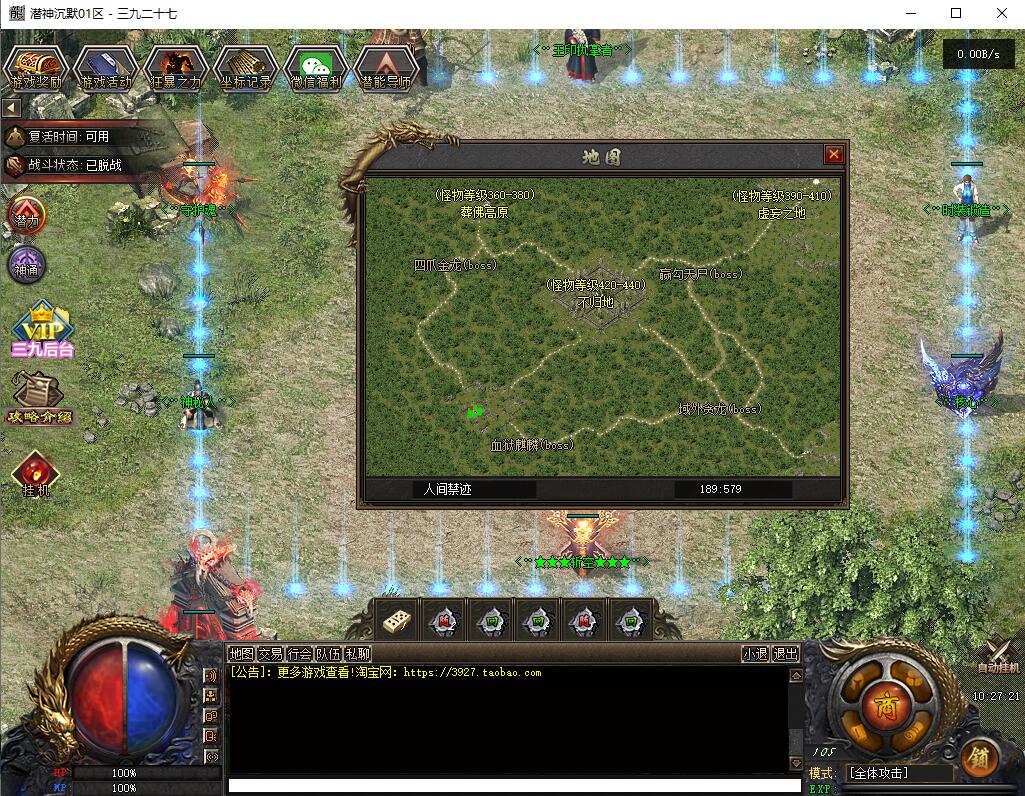
Task: Close the 地图 map window
Action: tap(833, 154)
